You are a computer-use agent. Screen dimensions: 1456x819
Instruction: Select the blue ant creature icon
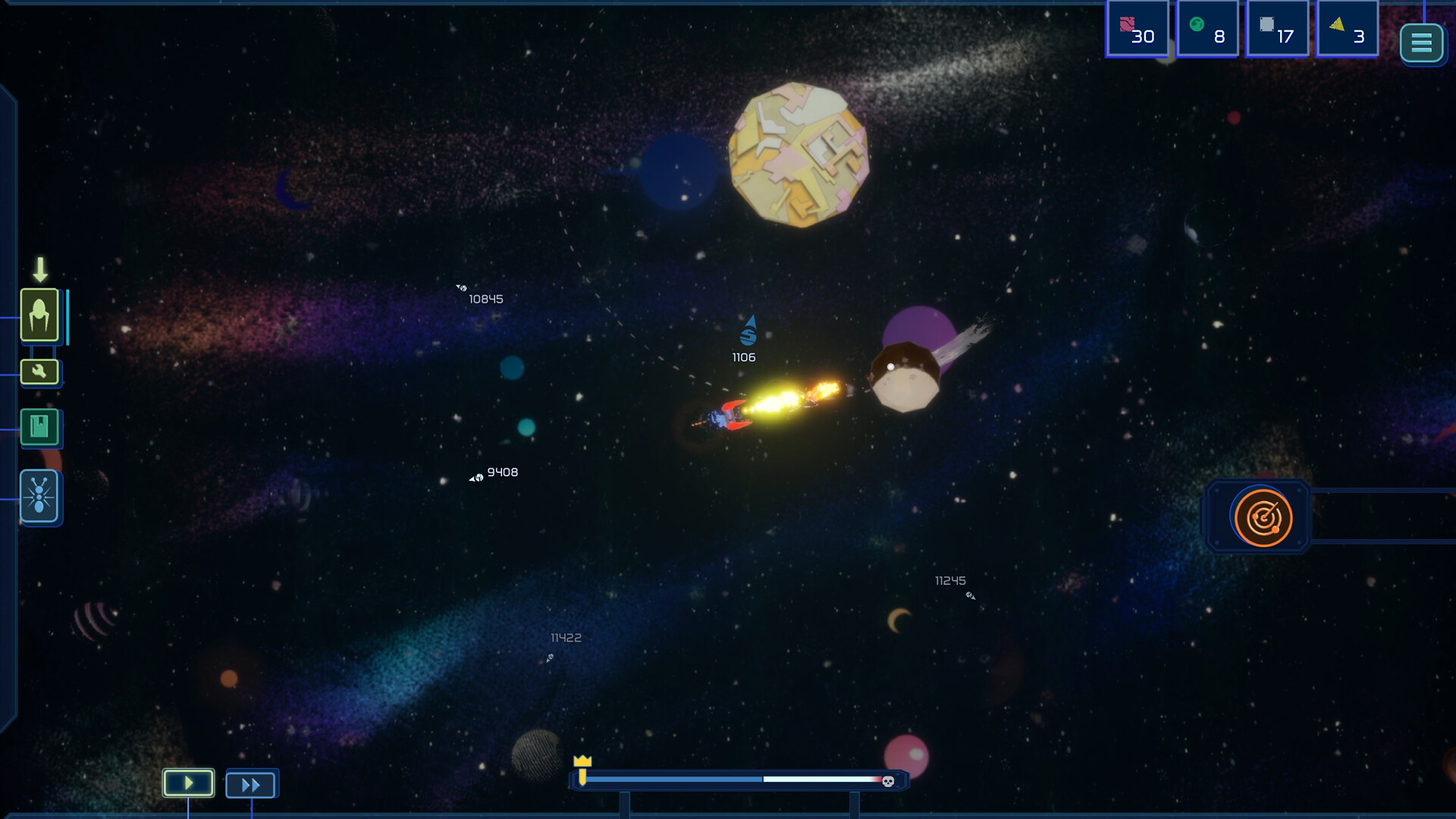pyautogui.click(x=38, y=497)
